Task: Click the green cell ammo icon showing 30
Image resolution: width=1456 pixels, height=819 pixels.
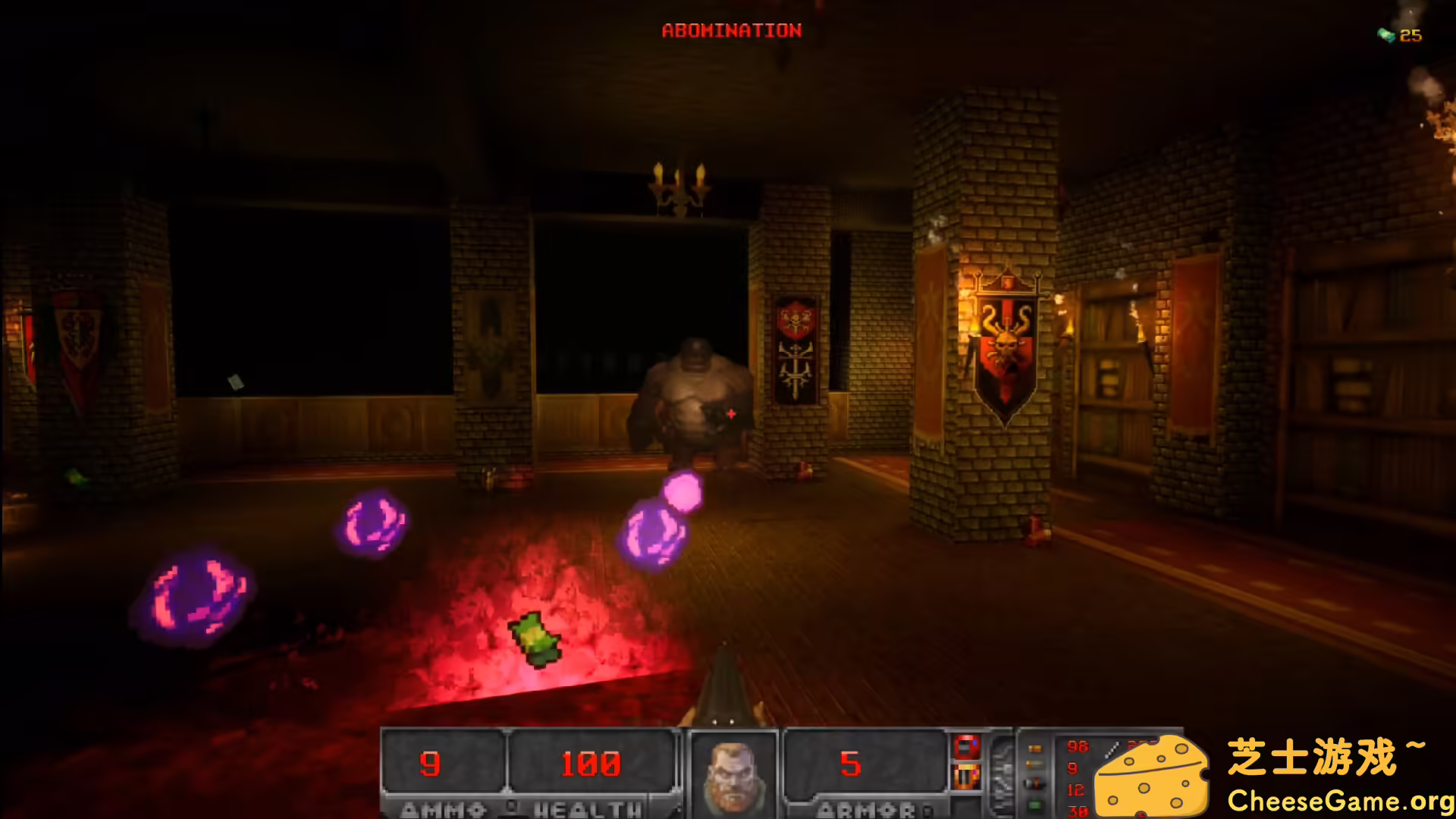Action: (1035, 804)
